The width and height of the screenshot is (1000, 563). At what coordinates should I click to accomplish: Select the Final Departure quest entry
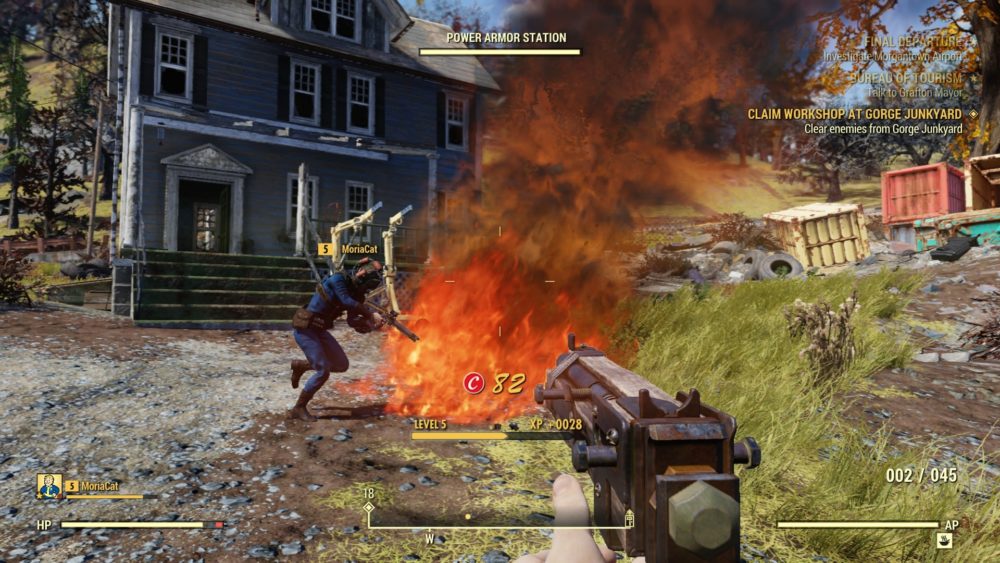(916, 42)
